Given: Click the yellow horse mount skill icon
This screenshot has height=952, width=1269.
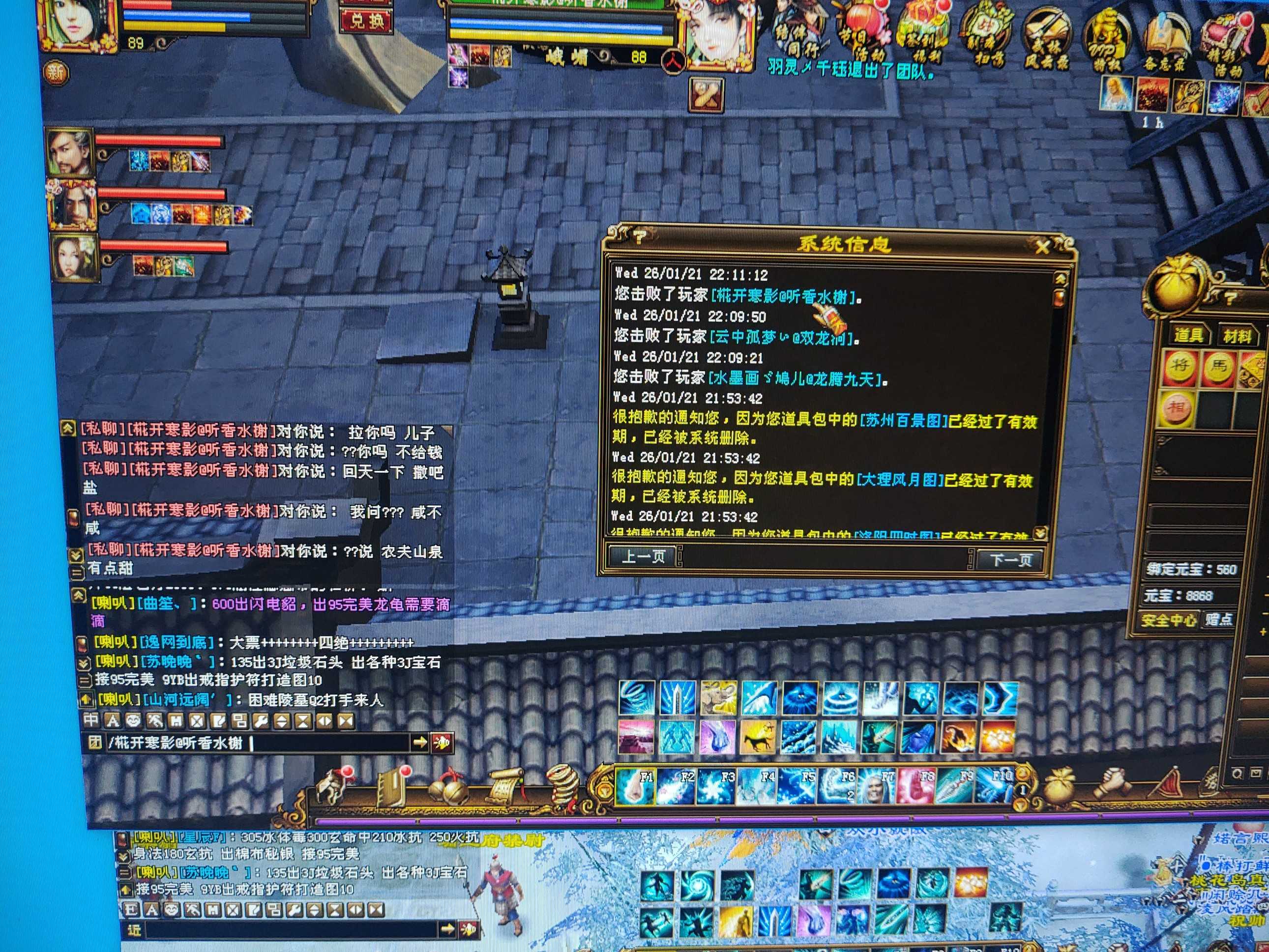Looking at the screenshot, I should pyautogui.click(x=758, y=738).
